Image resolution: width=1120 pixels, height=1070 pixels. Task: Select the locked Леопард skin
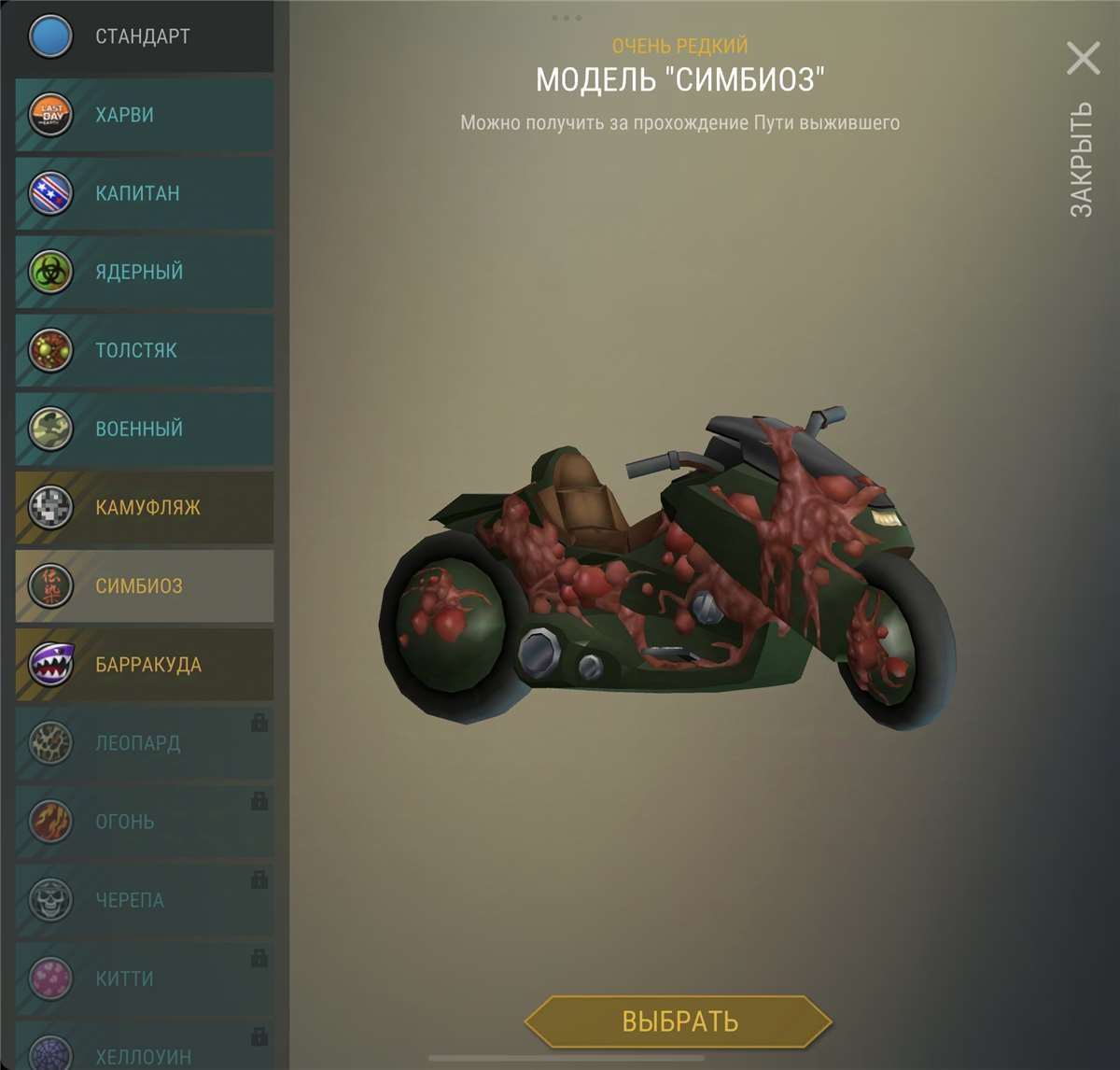[x=145, y=743]
